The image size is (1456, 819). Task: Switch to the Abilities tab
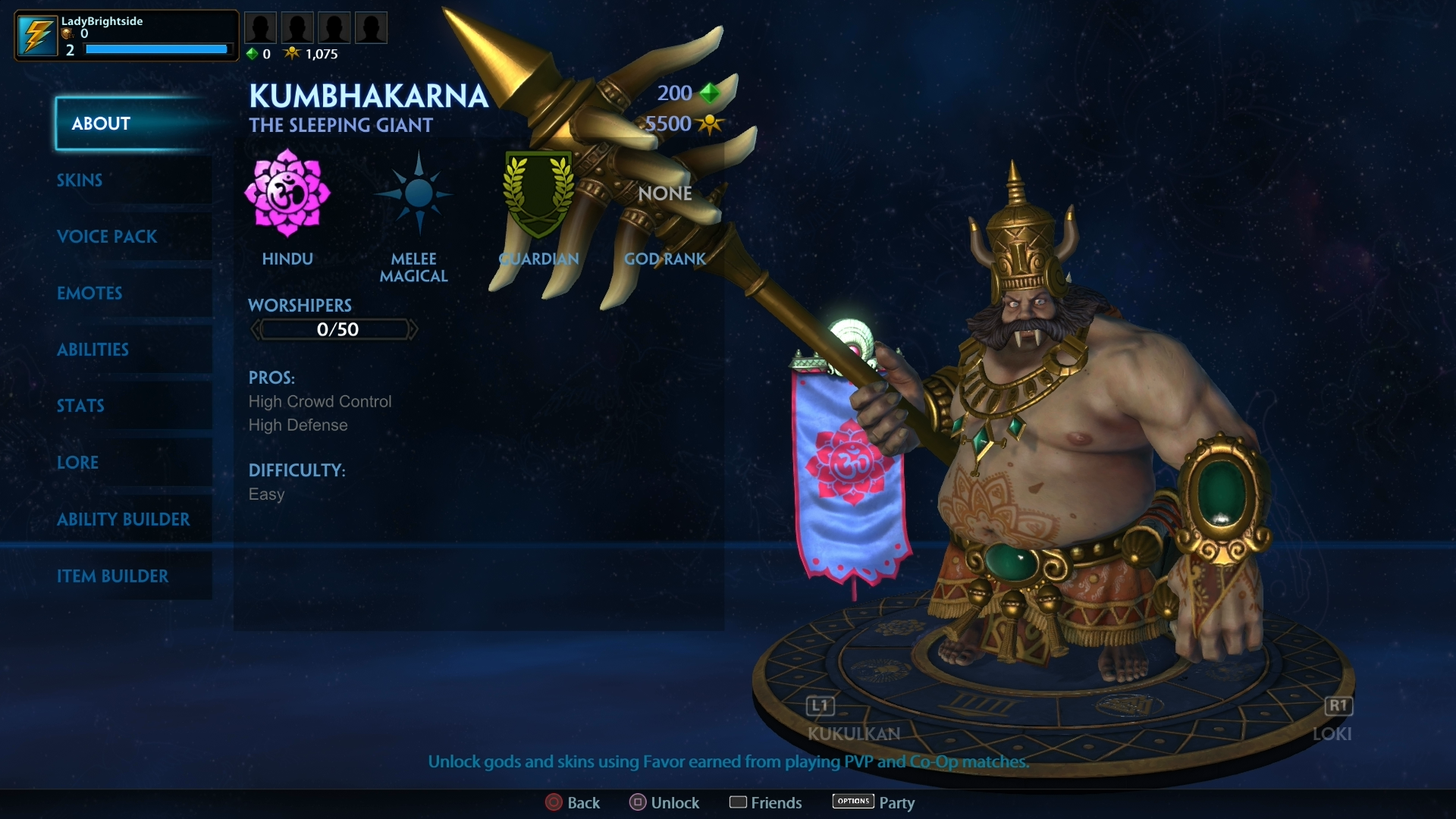(x=93, y=350)
